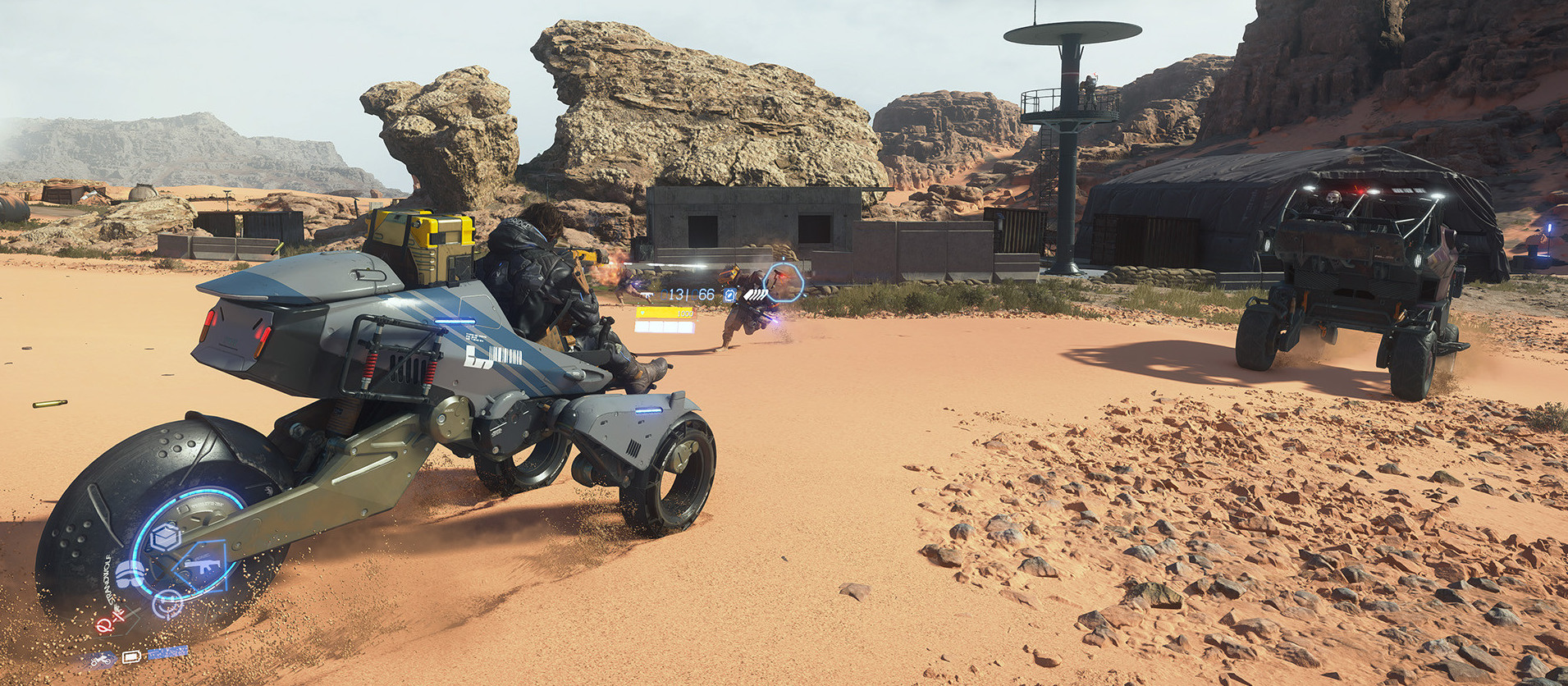Screen dimensions: 1568x686
Task: Open the cargo box item slot
Action: point(167,537)
